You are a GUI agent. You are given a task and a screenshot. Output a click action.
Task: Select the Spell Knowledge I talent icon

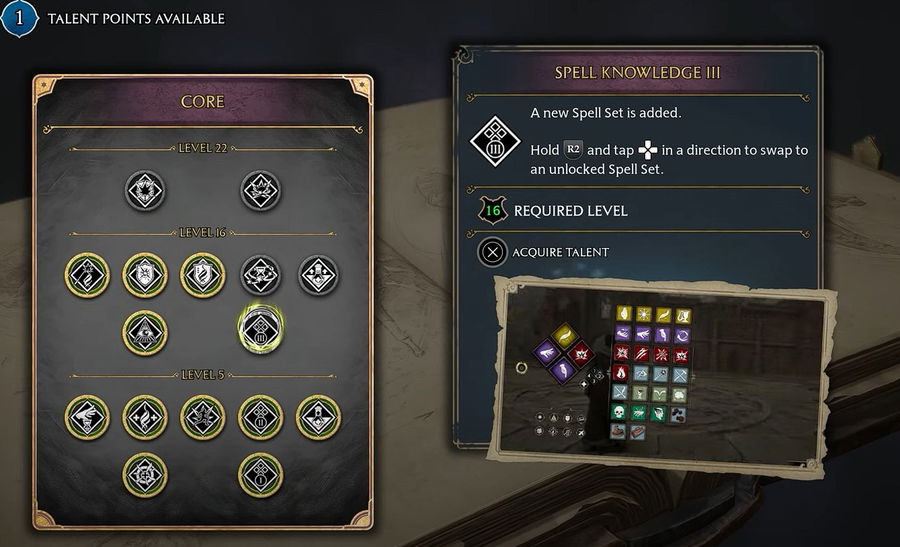click(x=260, y=473)
